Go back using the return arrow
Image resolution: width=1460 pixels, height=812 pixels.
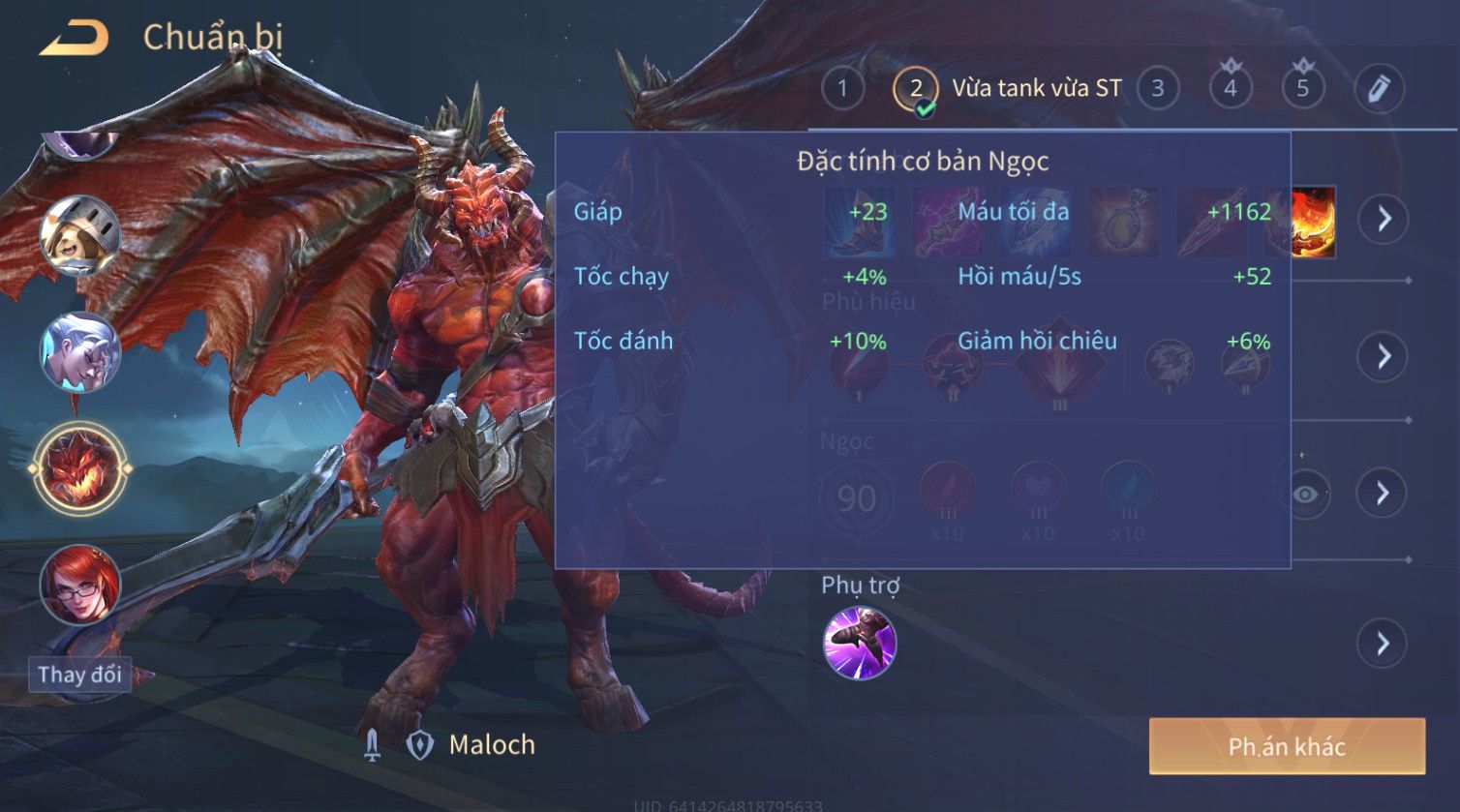[x=74, y=40]
